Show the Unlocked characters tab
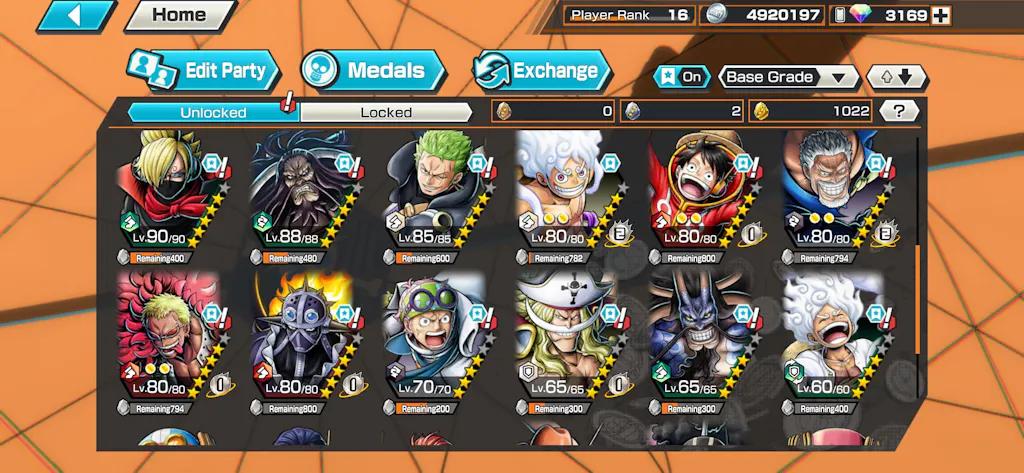This screenshot has width=1024, height=473. pos(213,112)
